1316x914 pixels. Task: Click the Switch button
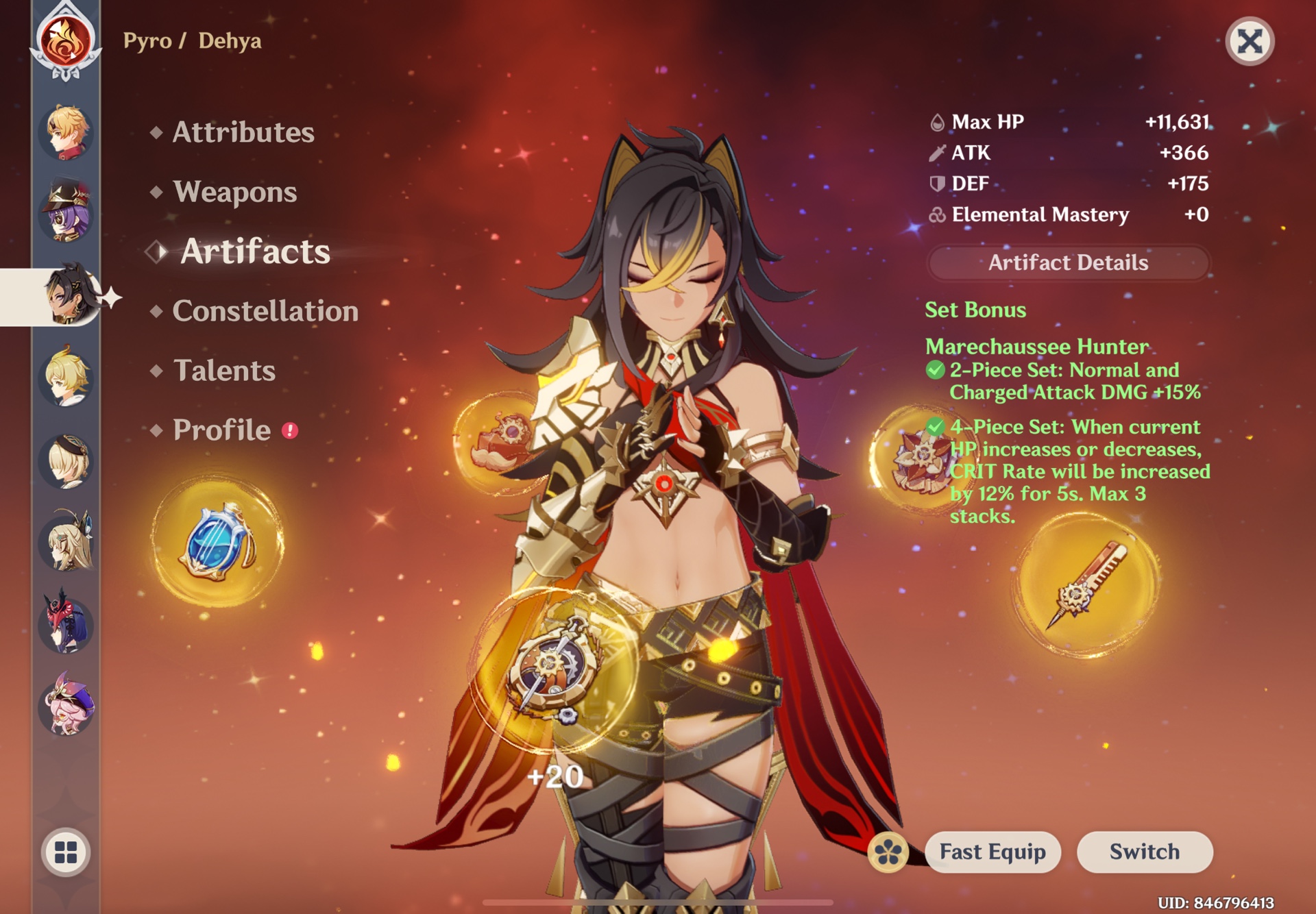[x=1144, y=851]
